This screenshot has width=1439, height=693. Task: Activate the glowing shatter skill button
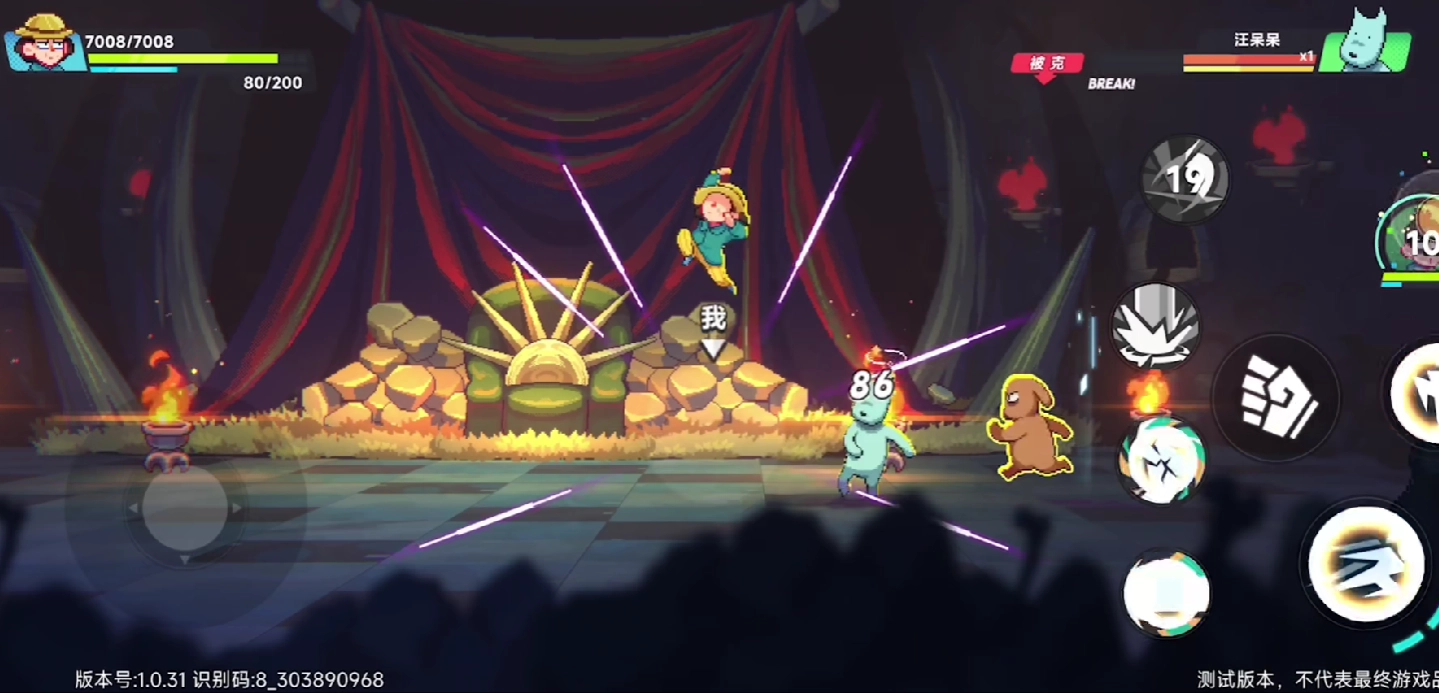pyautogui.click(x=1161, y=459)
